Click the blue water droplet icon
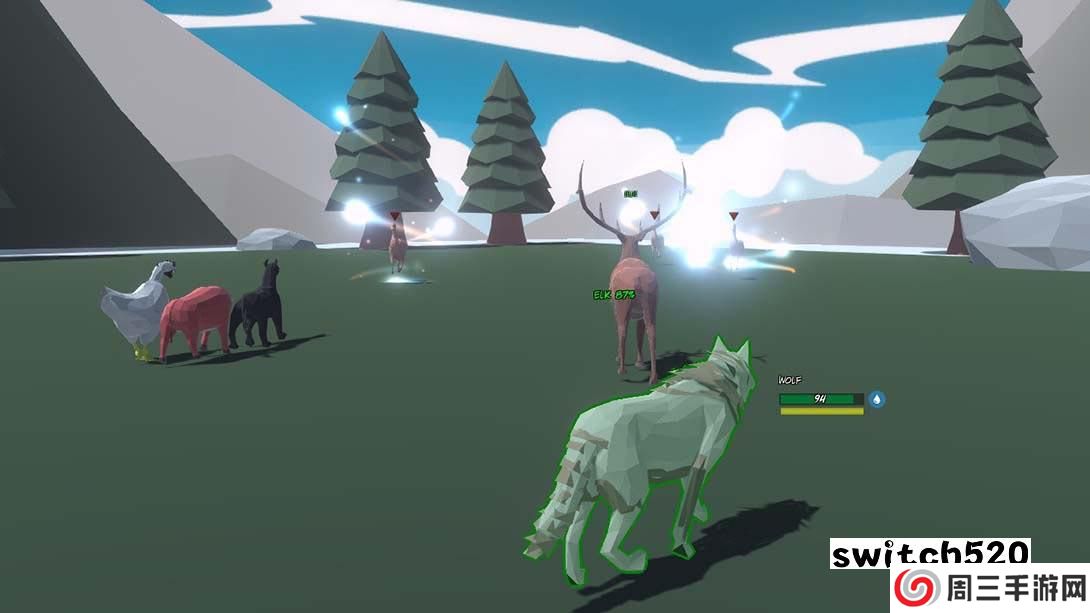This screenshot has width=1090, height=613. click(877, 399)
